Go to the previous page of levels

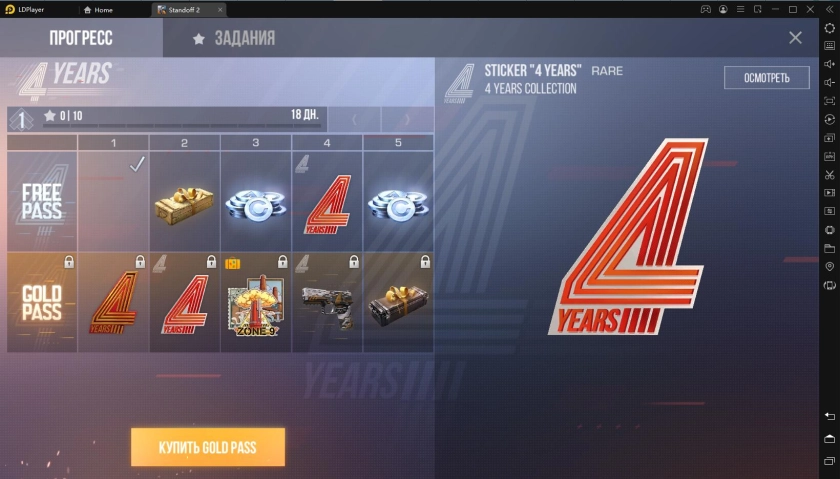pyautogui.click(x=355, y=120)
